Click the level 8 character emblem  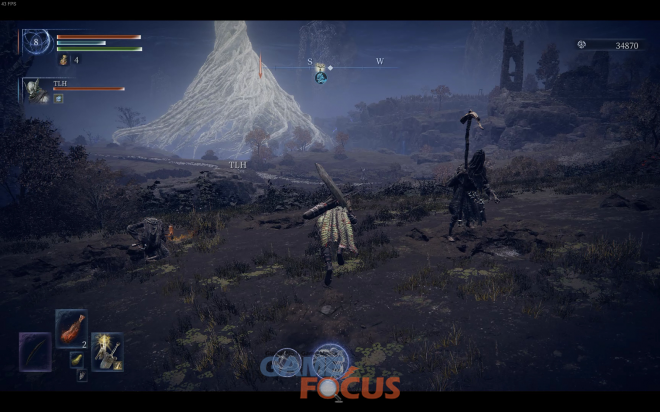(37, 42)
